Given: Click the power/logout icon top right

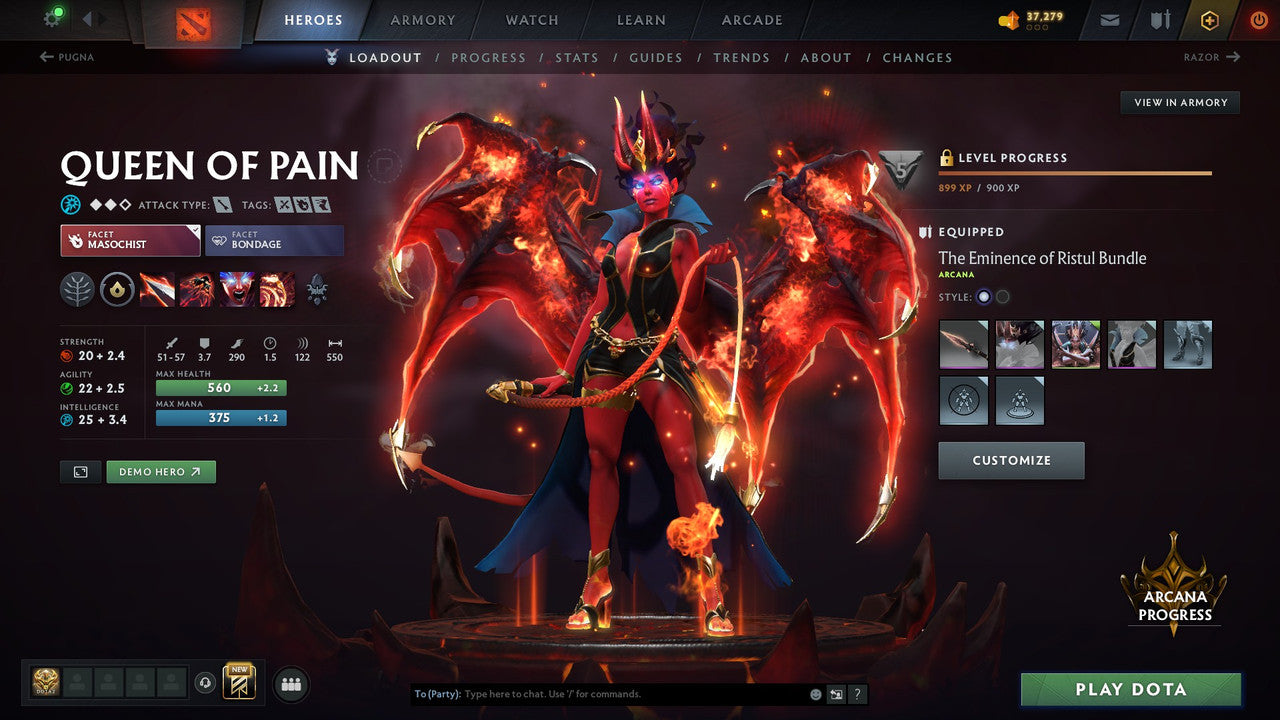Looking at the screenshot, I should pyautogui.click(x=1258, y=19).
